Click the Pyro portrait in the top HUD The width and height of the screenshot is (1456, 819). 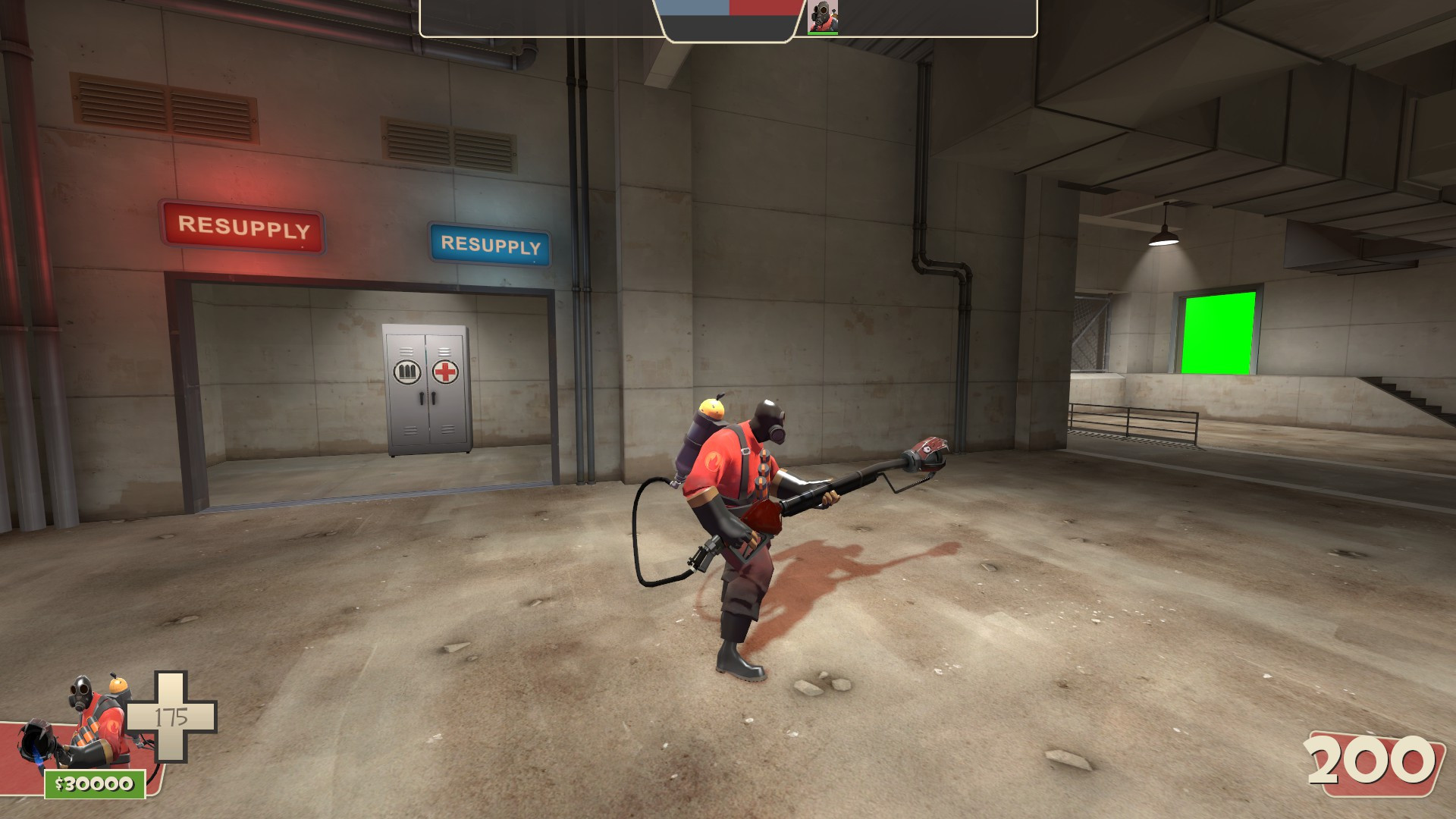(x=823, y=17)
